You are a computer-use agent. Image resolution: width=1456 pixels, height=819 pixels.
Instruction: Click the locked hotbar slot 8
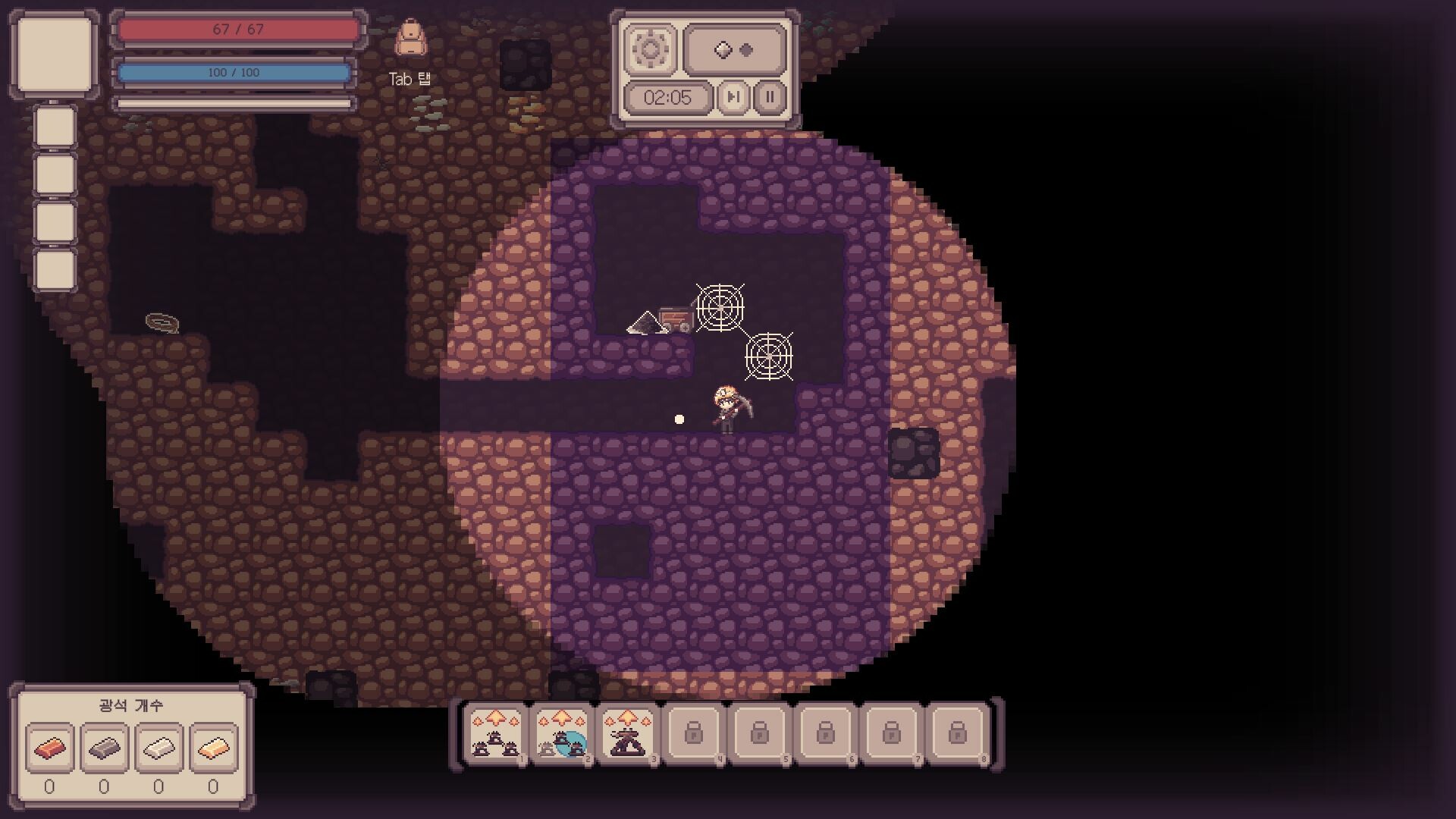[957, 733]
